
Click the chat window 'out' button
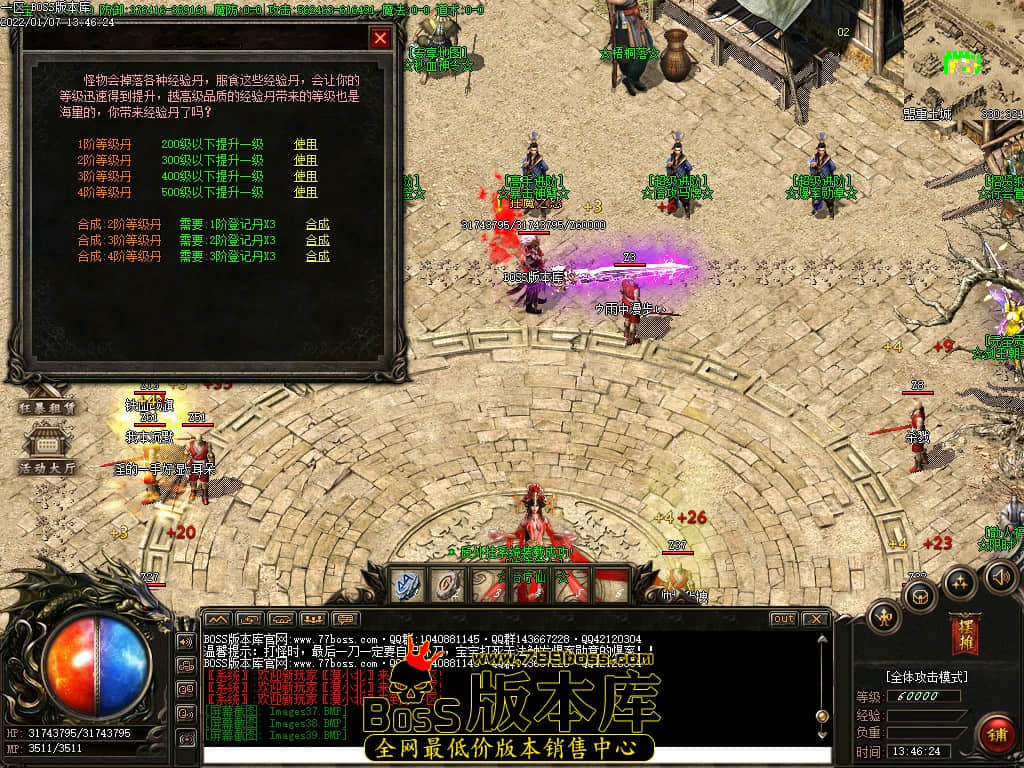point(783,619)
